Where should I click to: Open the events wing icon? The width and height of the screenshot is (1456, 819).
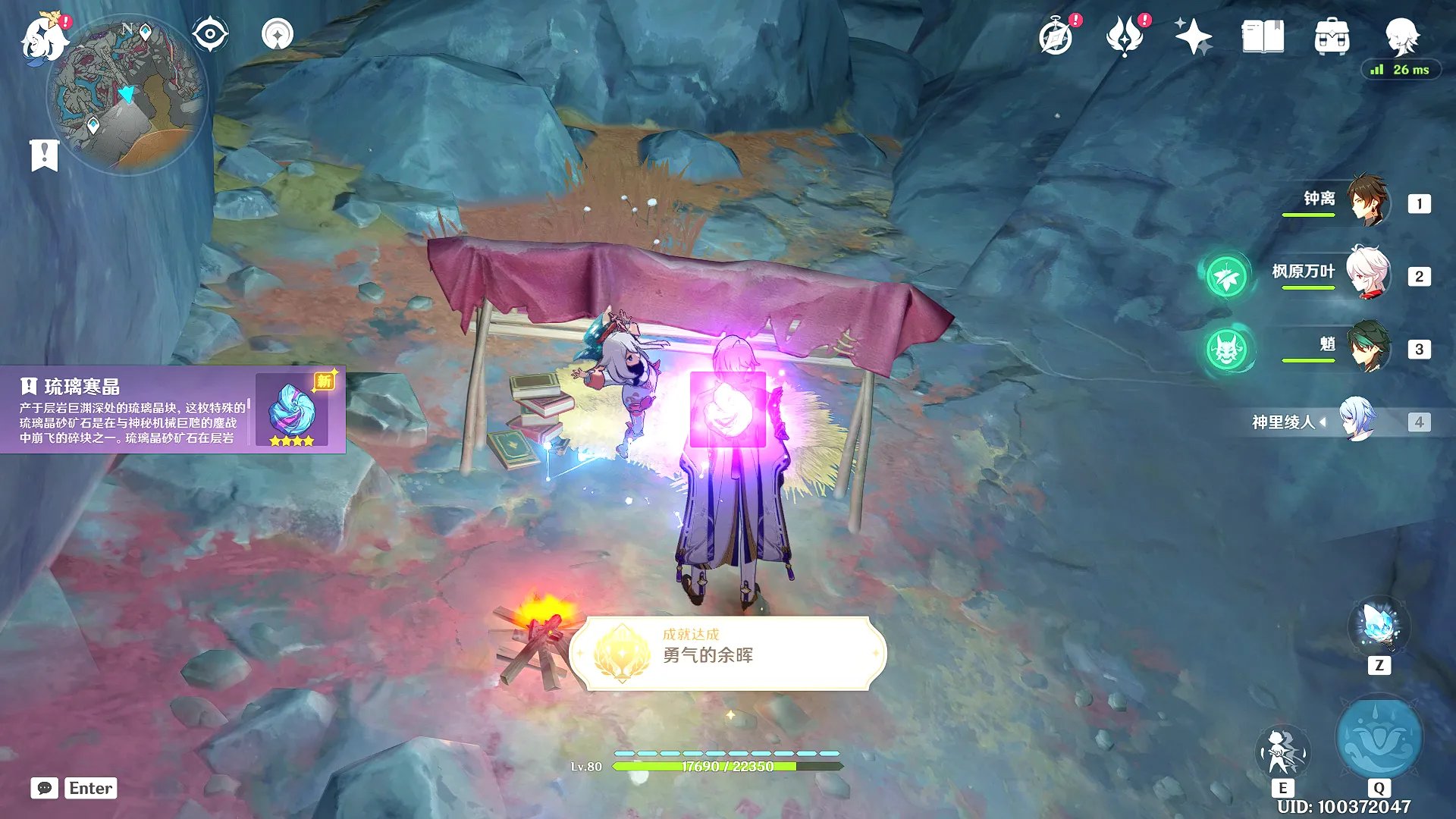click(x=1125, y=36)
